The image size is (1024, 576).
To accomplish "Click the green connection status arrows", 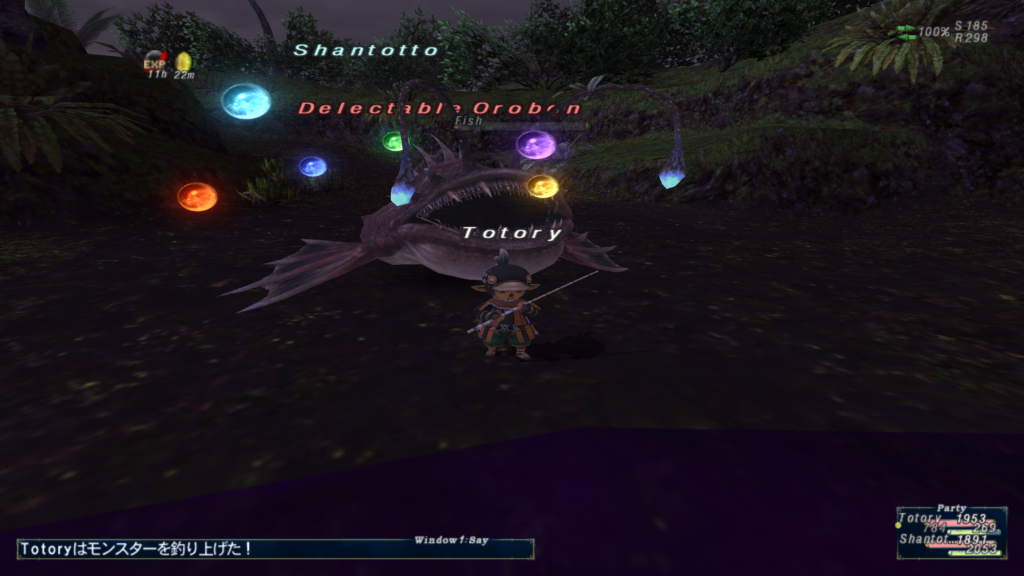I will click(907, 32).
